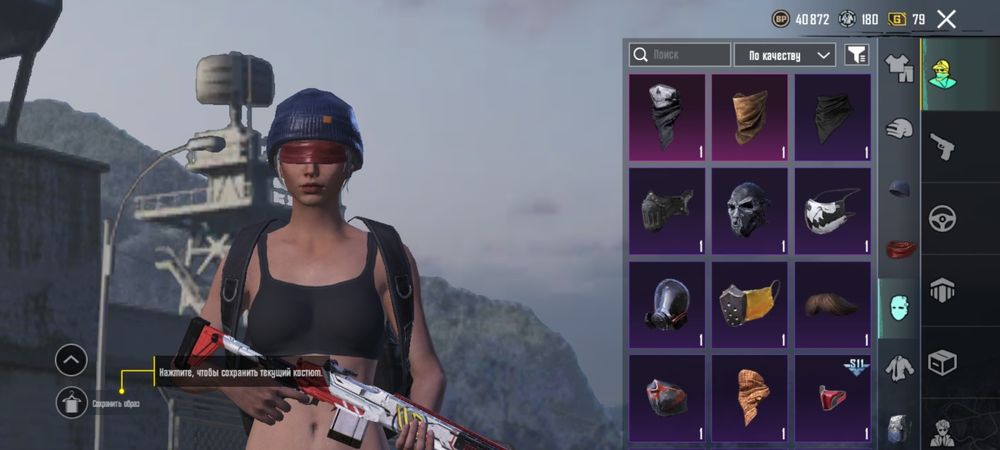Select the hockey-style dark blue mask

tap(750, 208)
